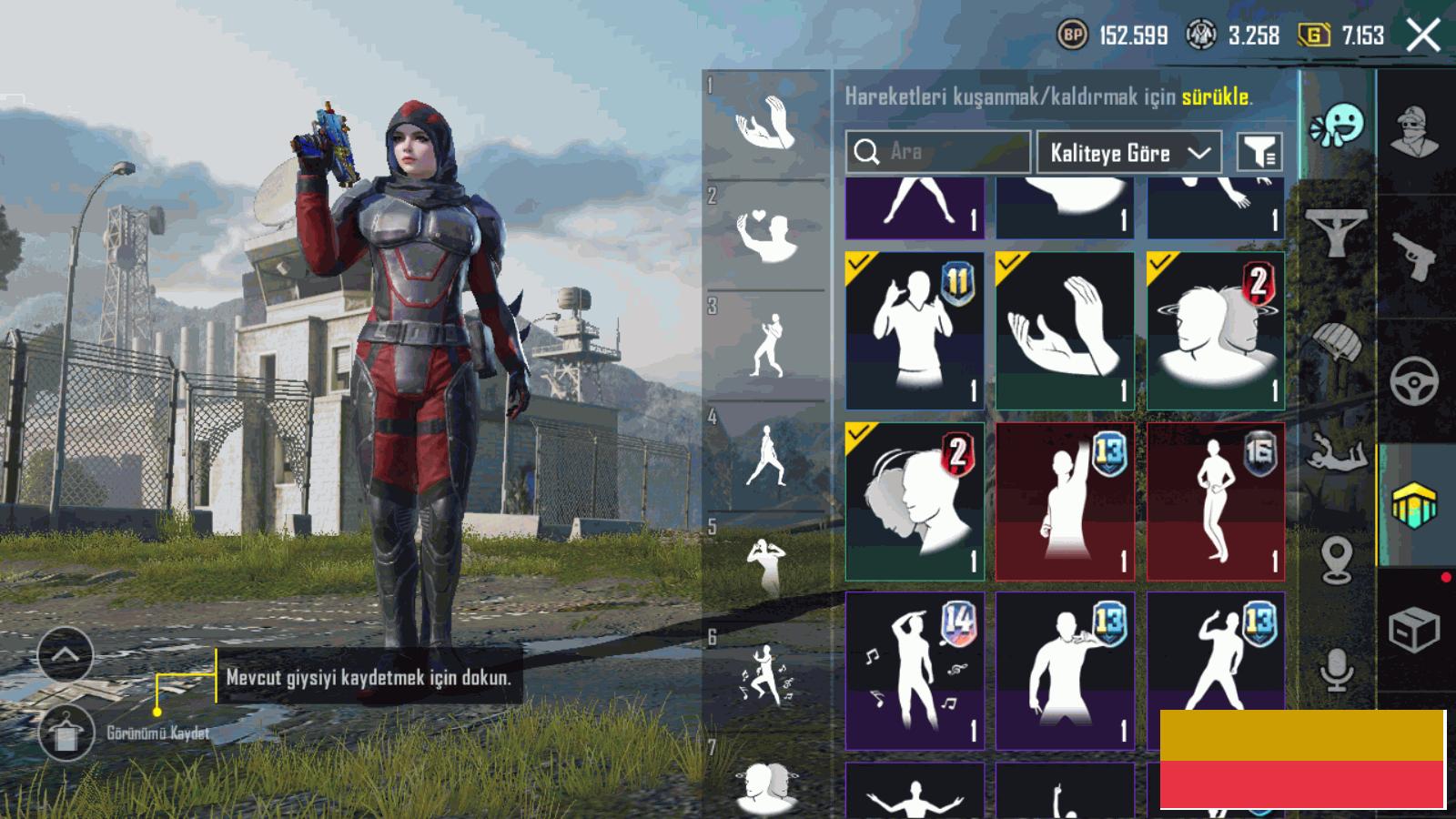Screen dimensions: 1456x819
Task: Choose the music dance emote in slot 6
Action: (766, 678)
